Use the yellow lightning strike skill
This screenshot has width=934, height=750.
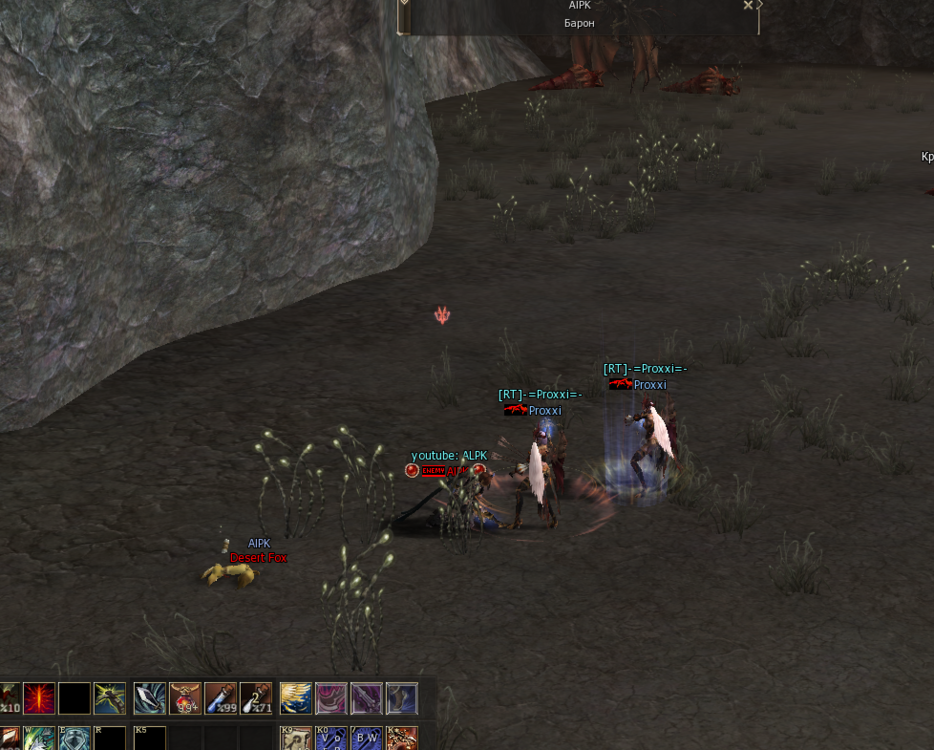click(x=110, y=697)
